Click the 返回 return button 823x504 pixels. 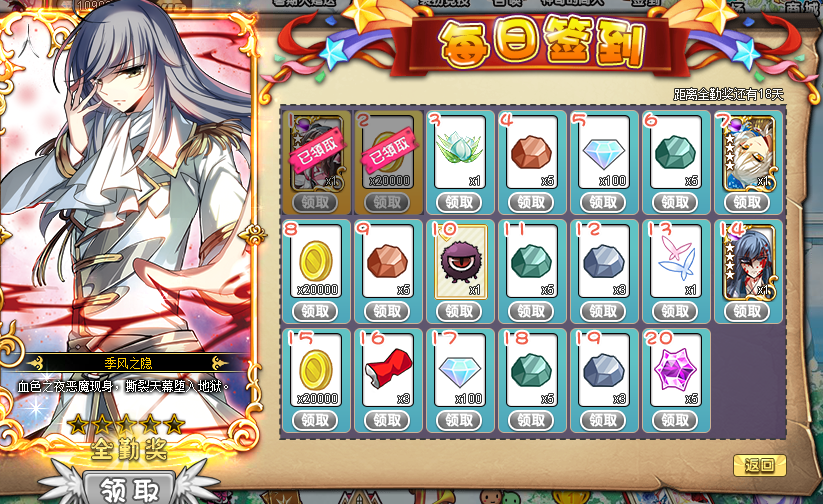(x=759, y=465)
